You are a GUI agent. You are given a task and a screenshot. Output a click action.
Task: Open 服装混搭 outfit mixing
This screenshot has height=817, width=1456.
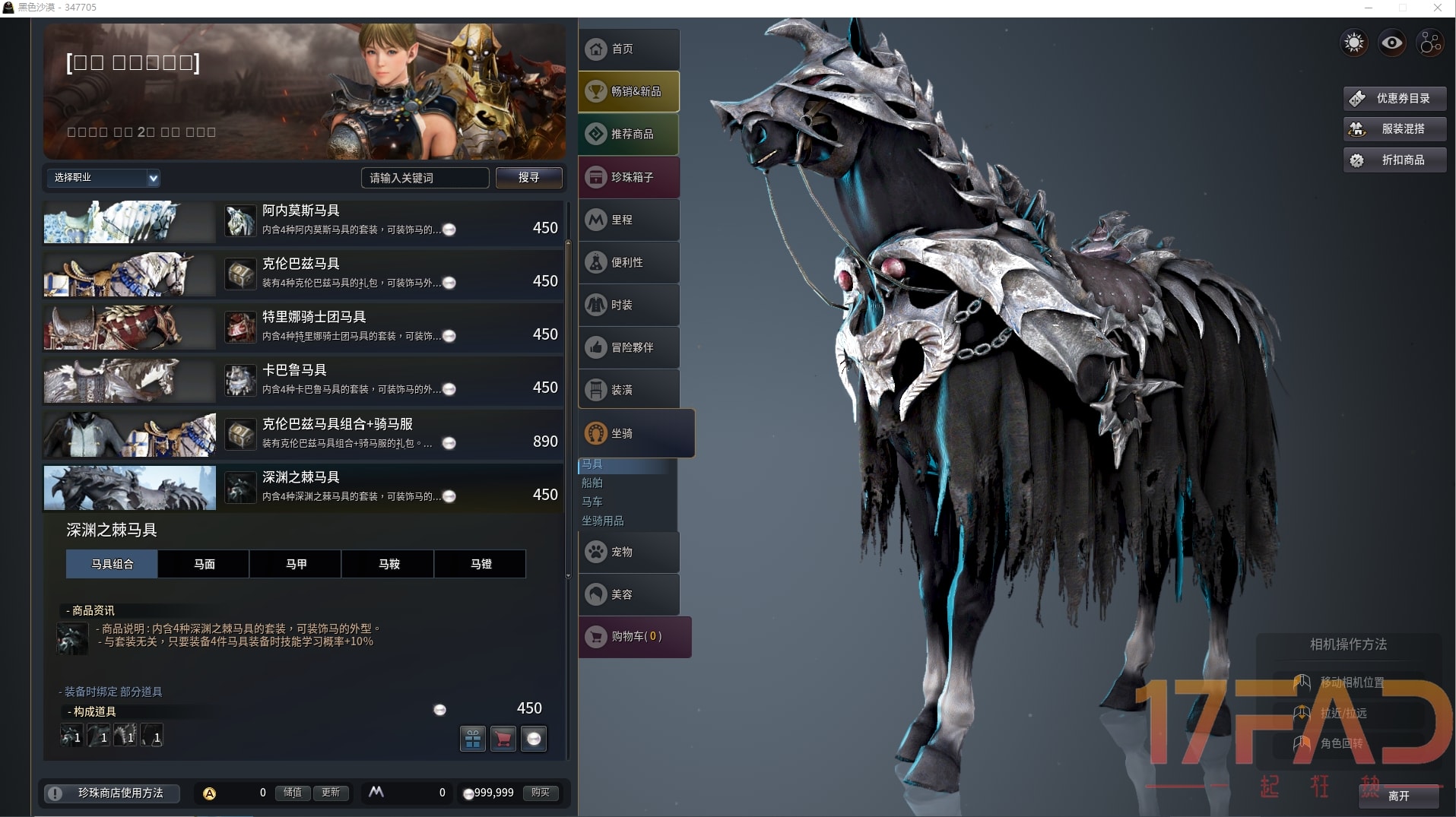(x=1394, y=129)
